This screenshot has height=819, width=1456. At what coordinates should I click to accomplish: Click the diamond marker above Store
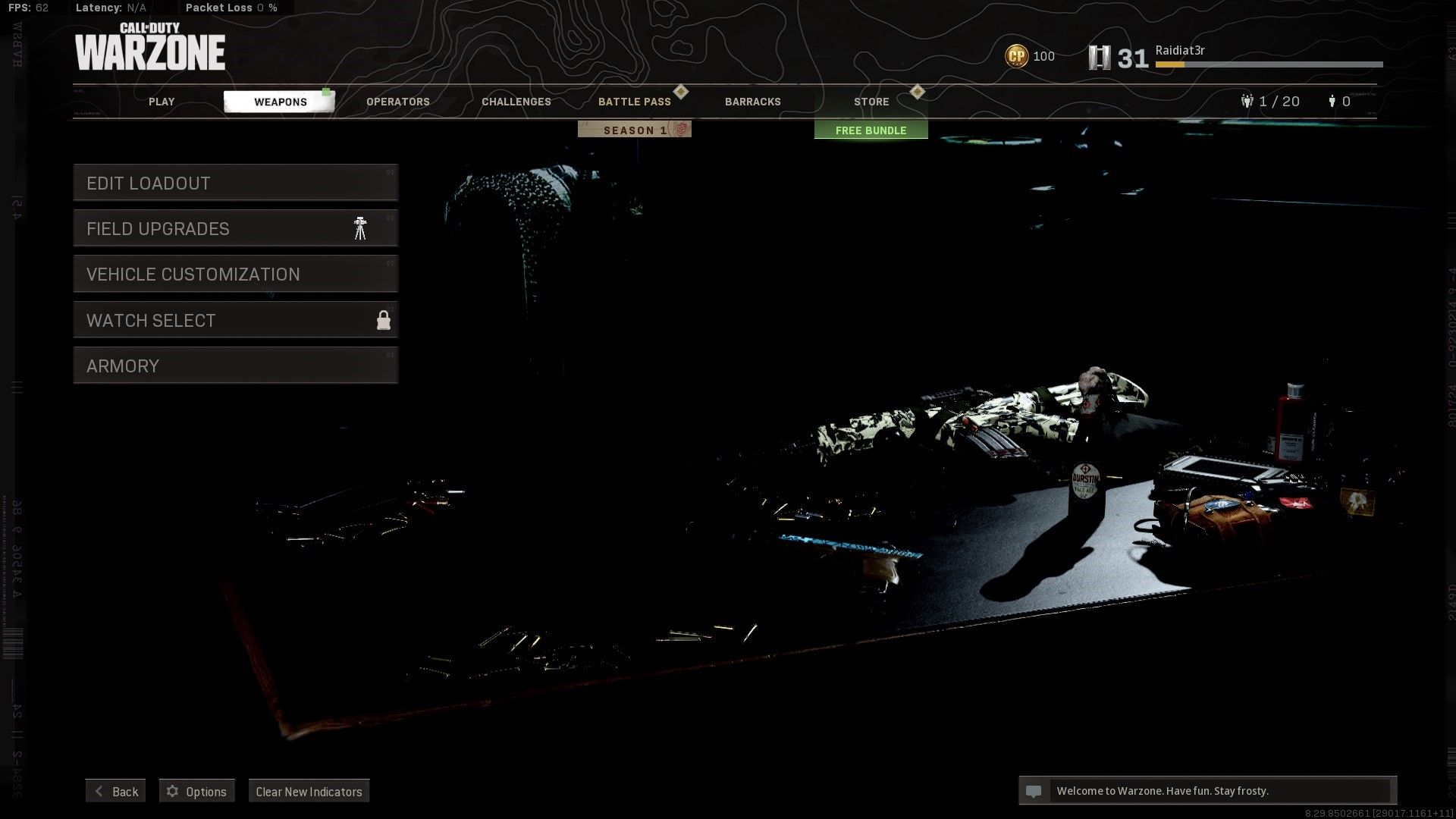tap(917, 91)
